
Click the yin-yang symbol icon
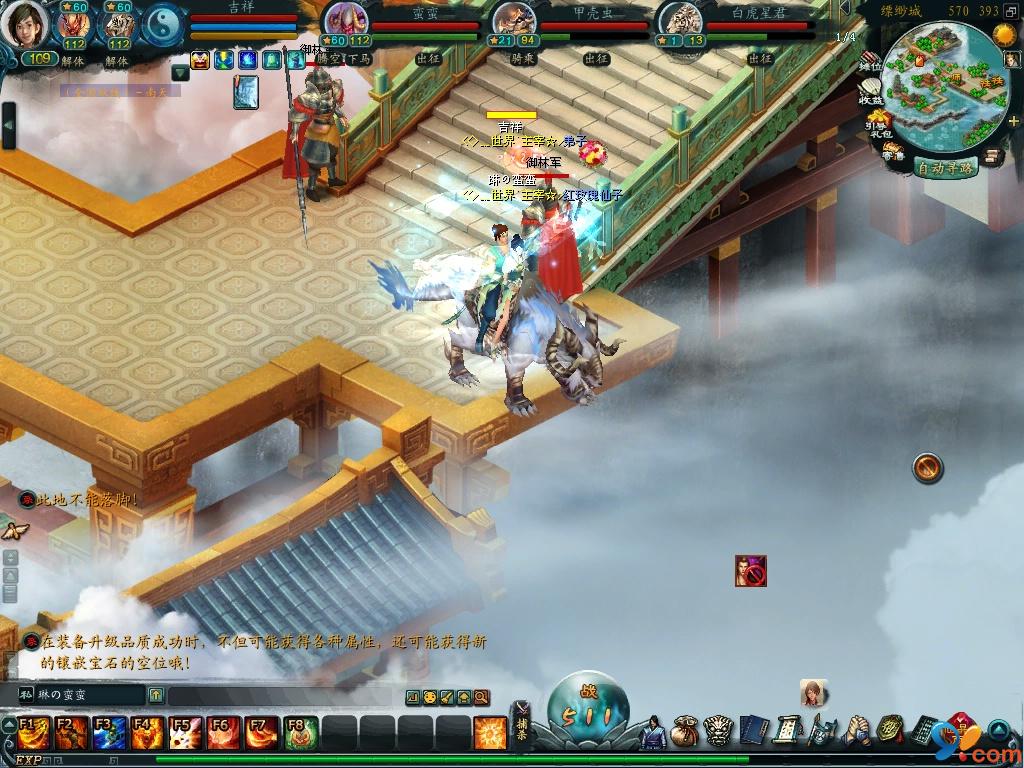pyautogui.click(x=162, y=25)
